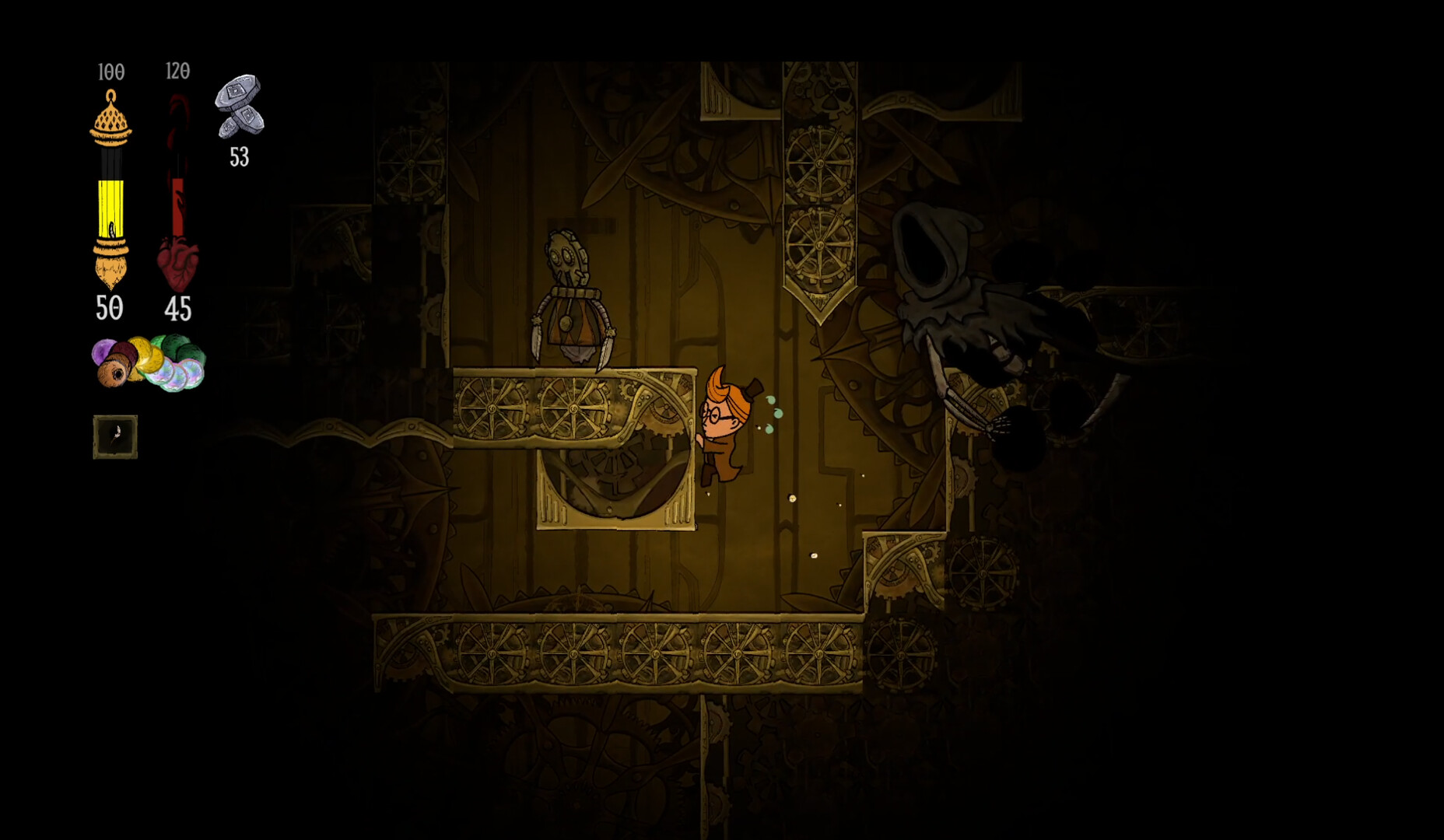Select the eyeball trinket charm
Screen dimensions: 1444x840
coord(114,375)
